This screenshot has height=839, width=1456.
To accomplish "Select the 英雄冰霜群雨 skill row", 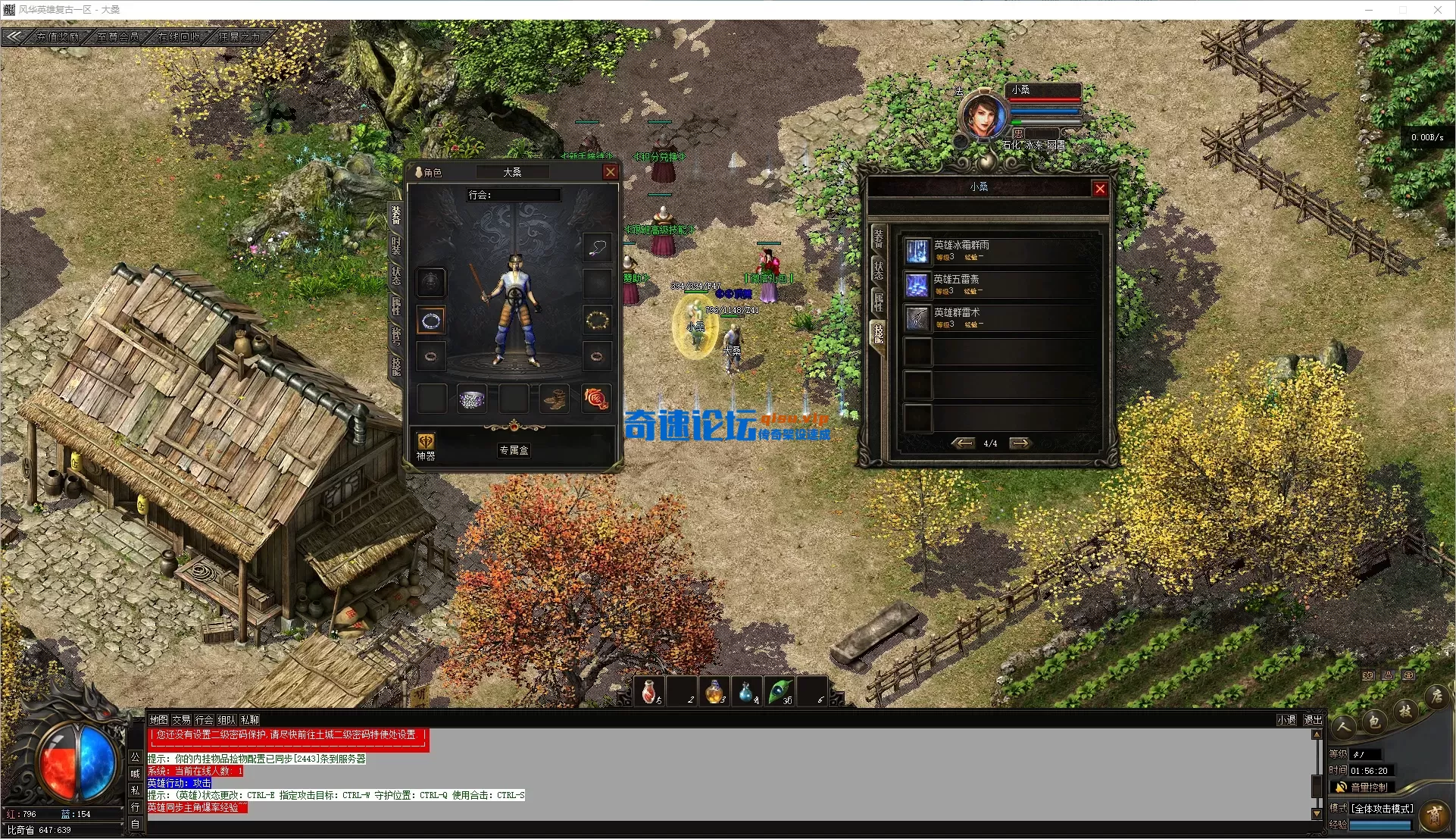I will tap(1000, 251).
